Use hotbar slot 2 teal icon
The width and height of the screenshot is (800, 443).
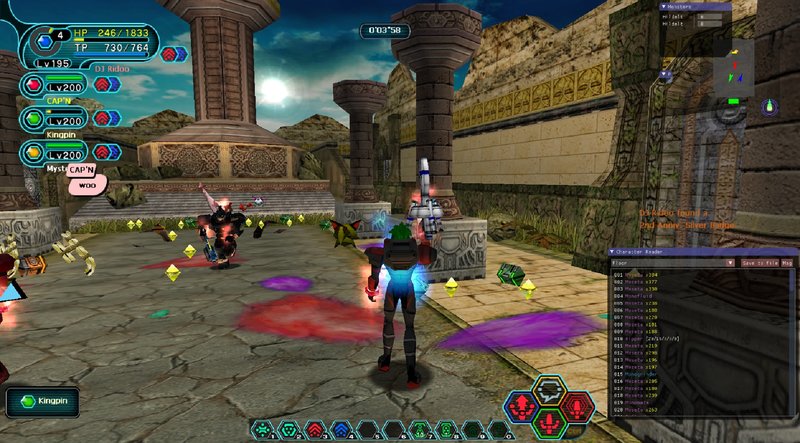click(x=289, y=430)
